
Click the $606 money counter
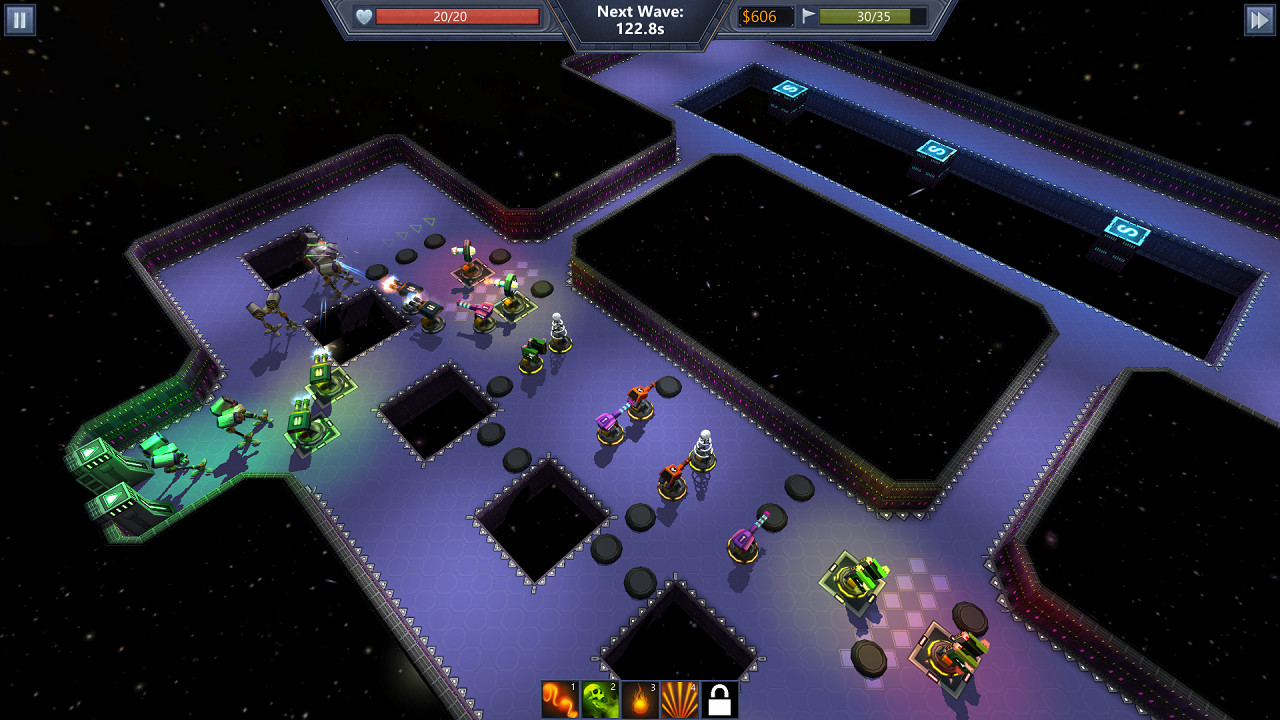[x=767, y=15]
